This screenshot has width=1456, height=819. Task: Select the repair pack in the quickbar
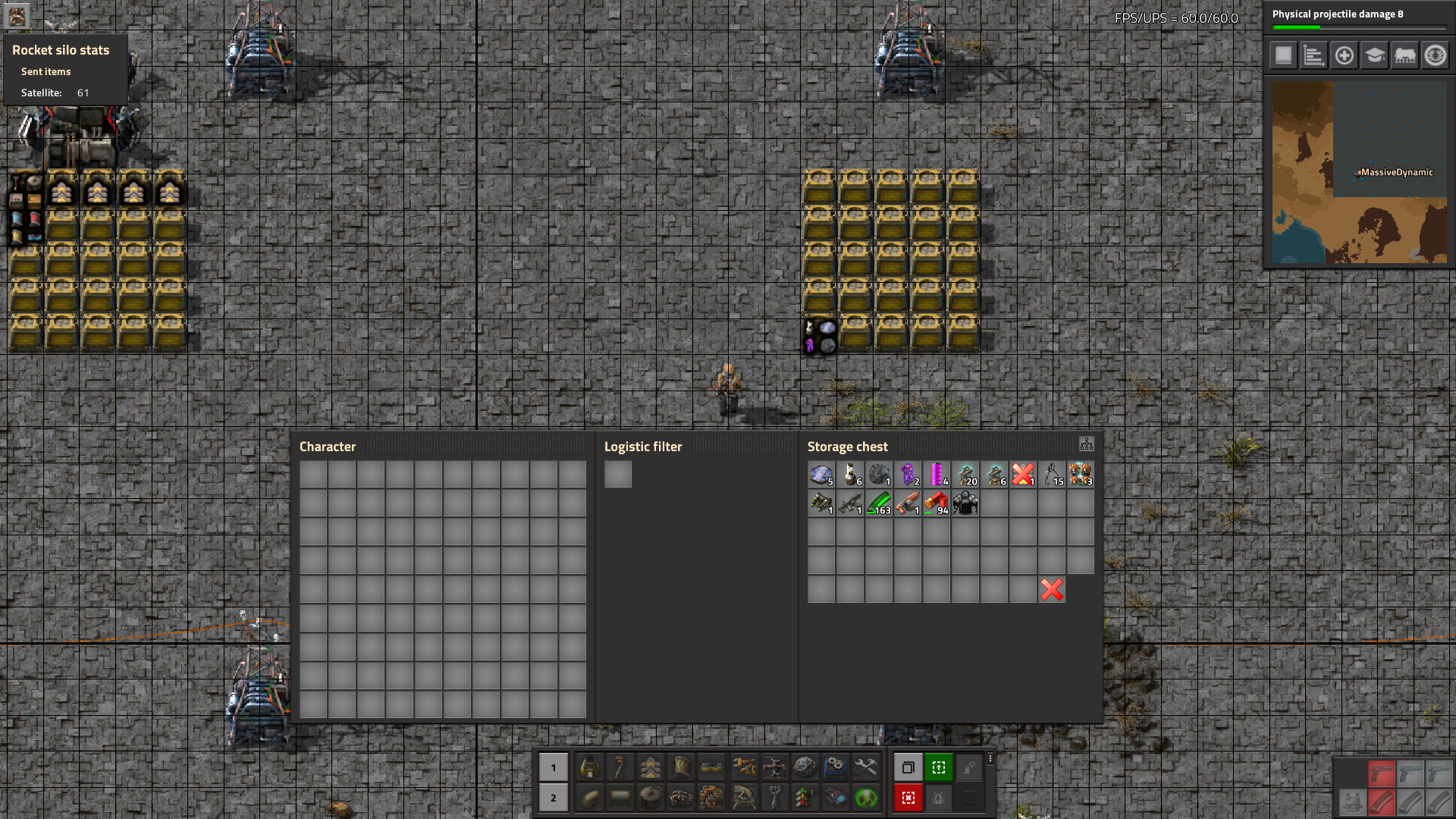[864, 767]
